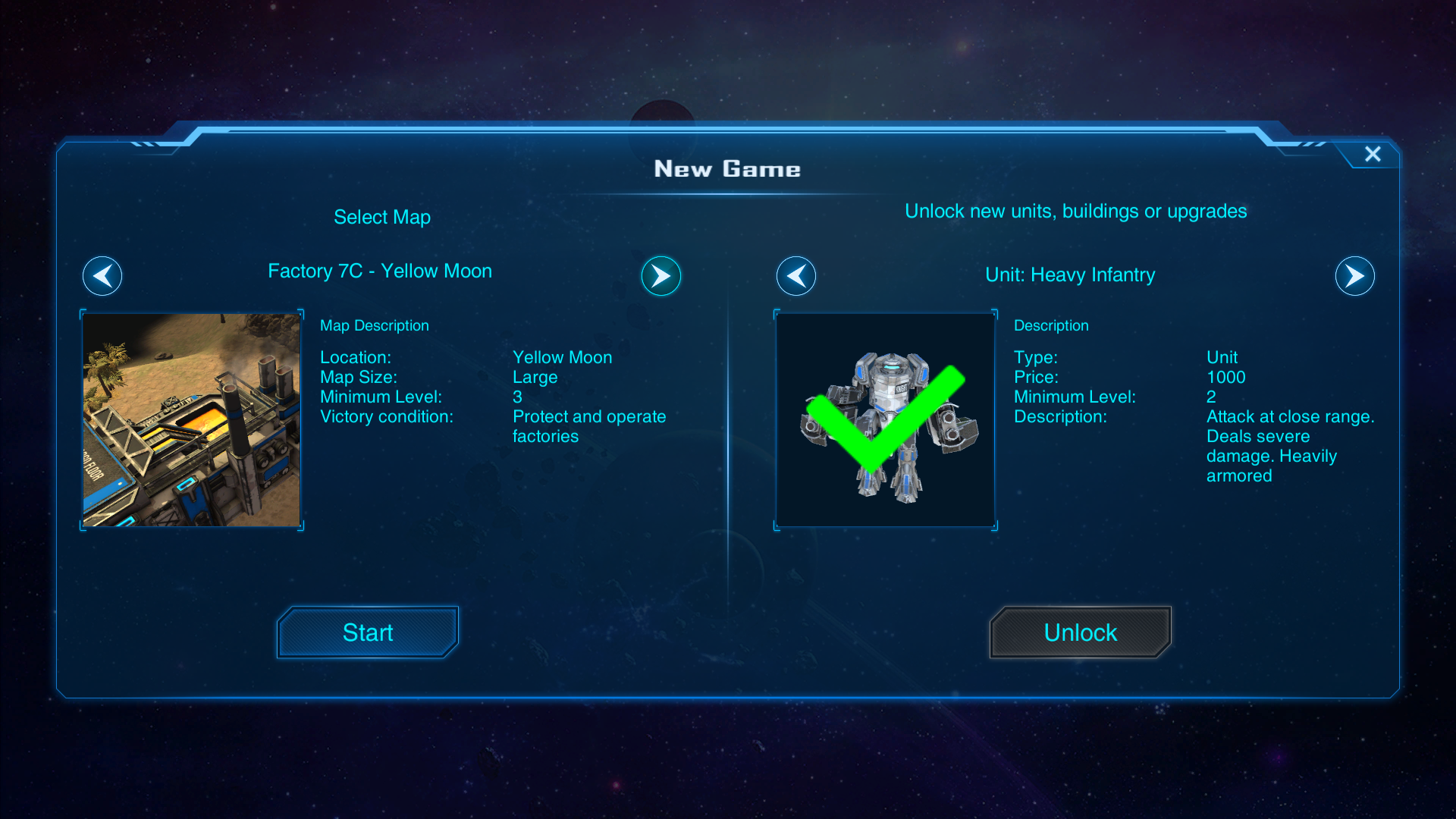Unlock the Heavy Infantry unit
1456x819 pixels.
[1080, 632]
